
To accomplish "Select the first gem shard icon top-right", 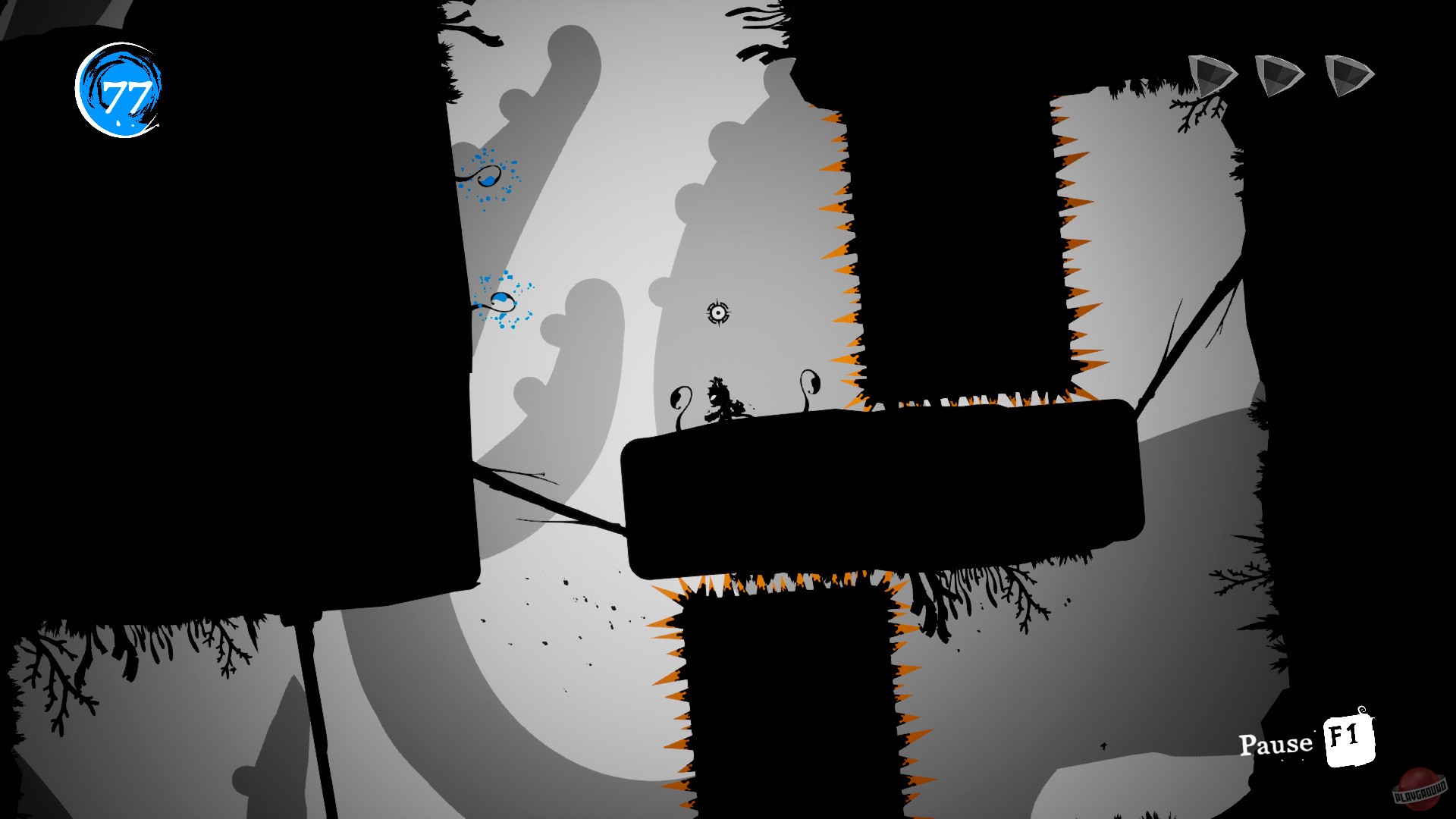I will 1211,74.
